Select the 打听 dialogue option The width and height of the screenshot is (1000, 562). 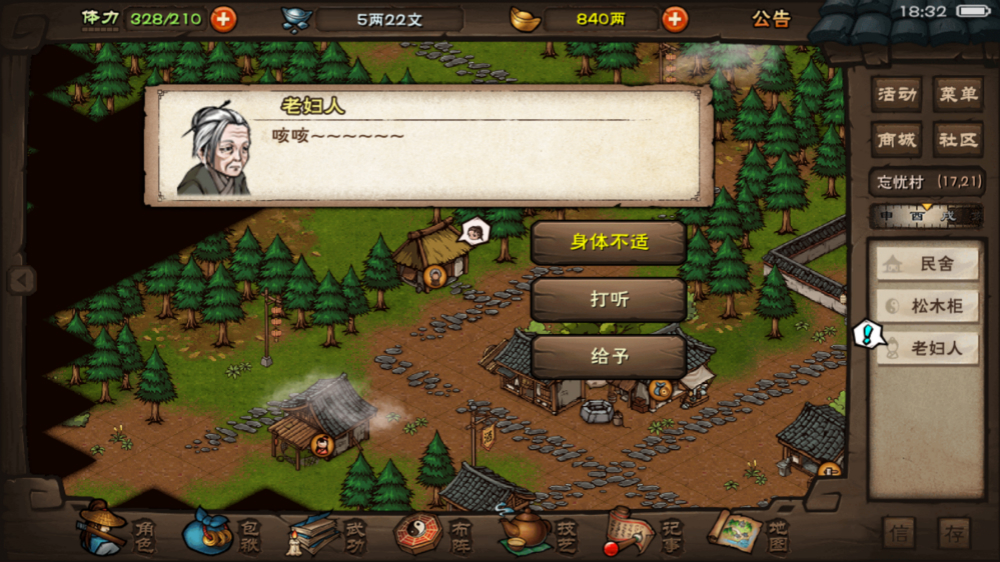pos(608,299)
